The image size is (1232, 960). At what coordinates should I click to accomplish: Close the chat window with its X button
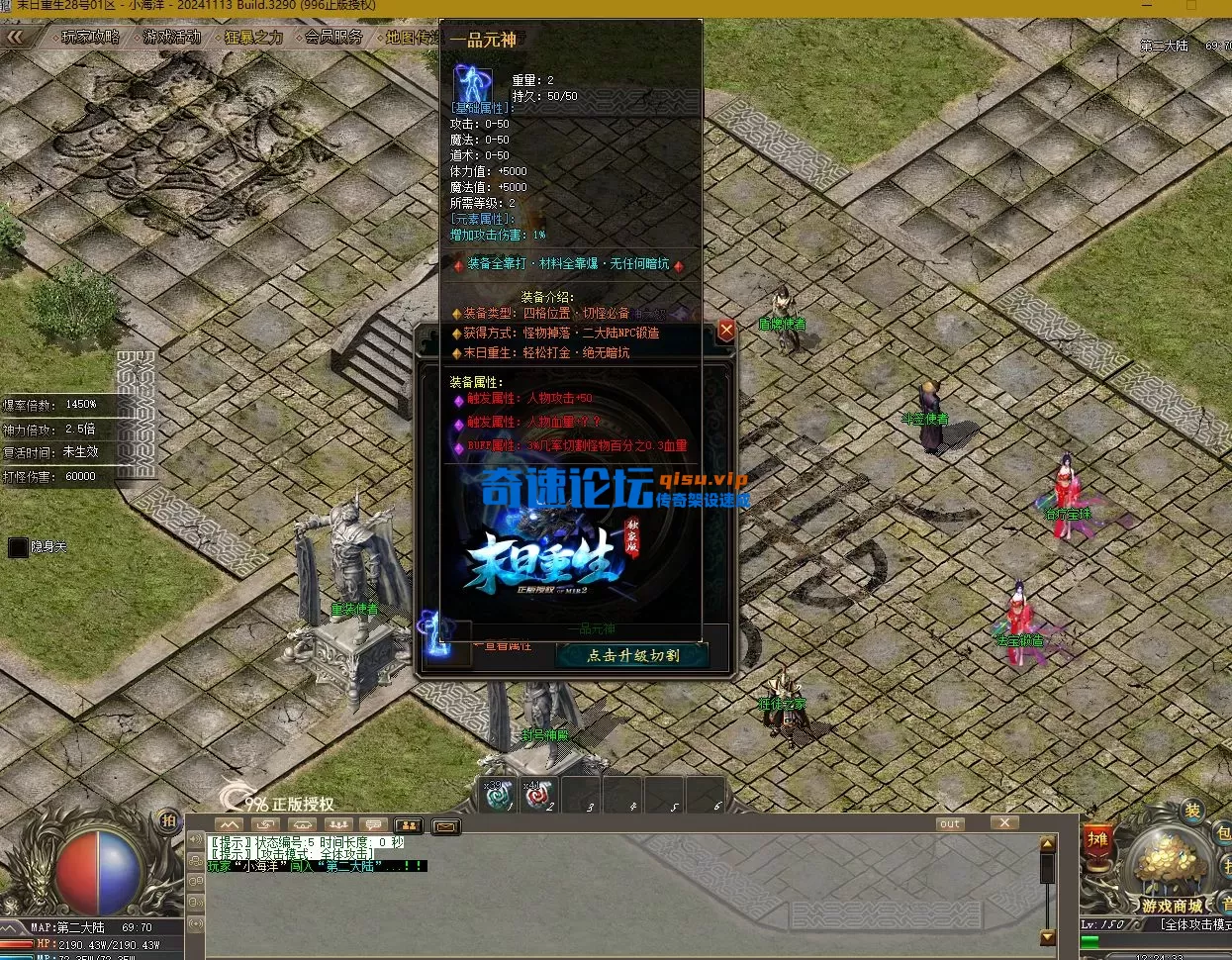click(1003, 822)
